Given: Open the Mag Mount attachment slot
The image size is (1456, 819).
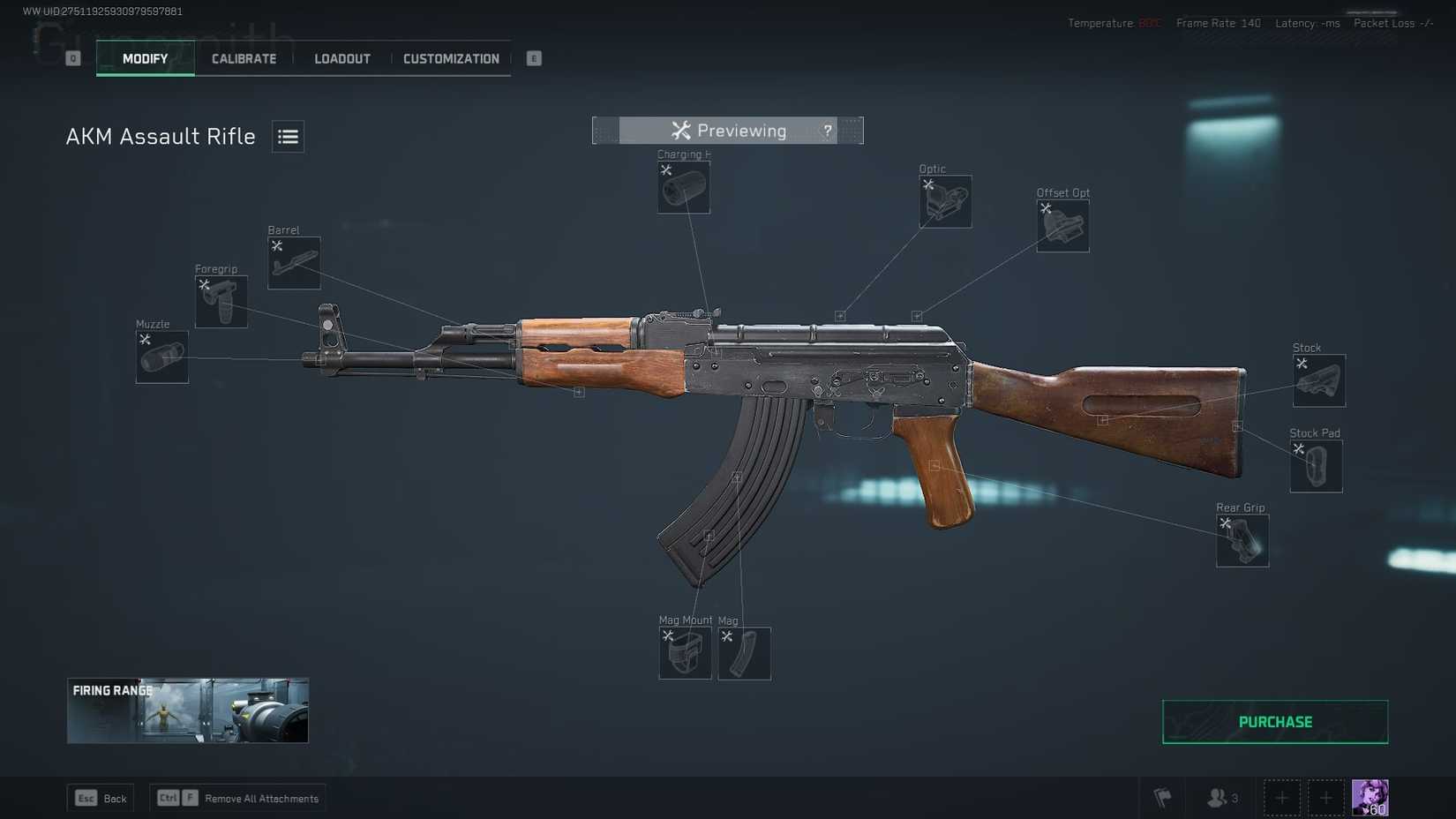Looking at the screenshot, I should [685, 654].
